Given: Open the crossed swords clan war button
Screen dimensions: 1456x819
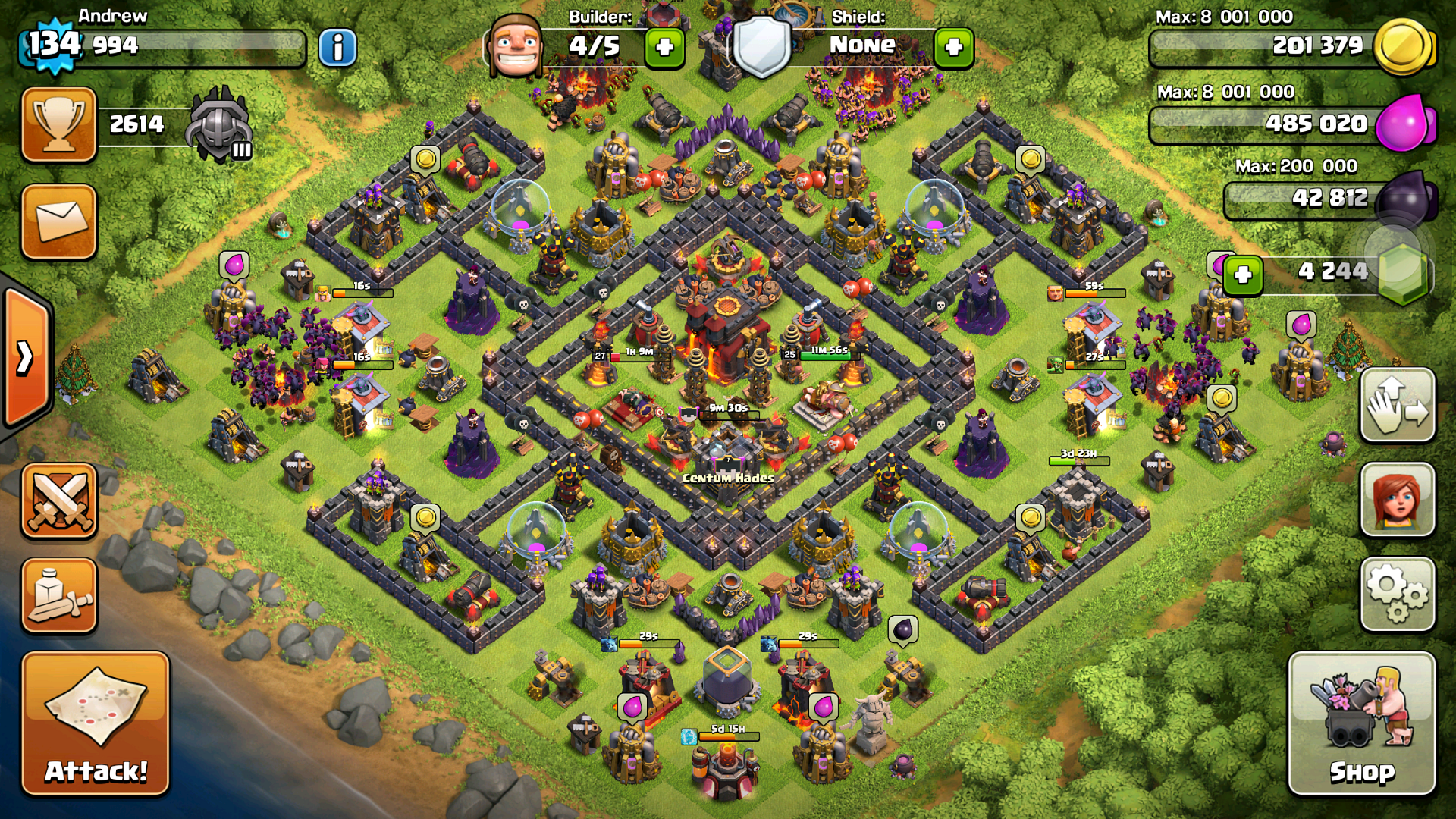Looking at the screenshot, I should (x=59, y=500).
